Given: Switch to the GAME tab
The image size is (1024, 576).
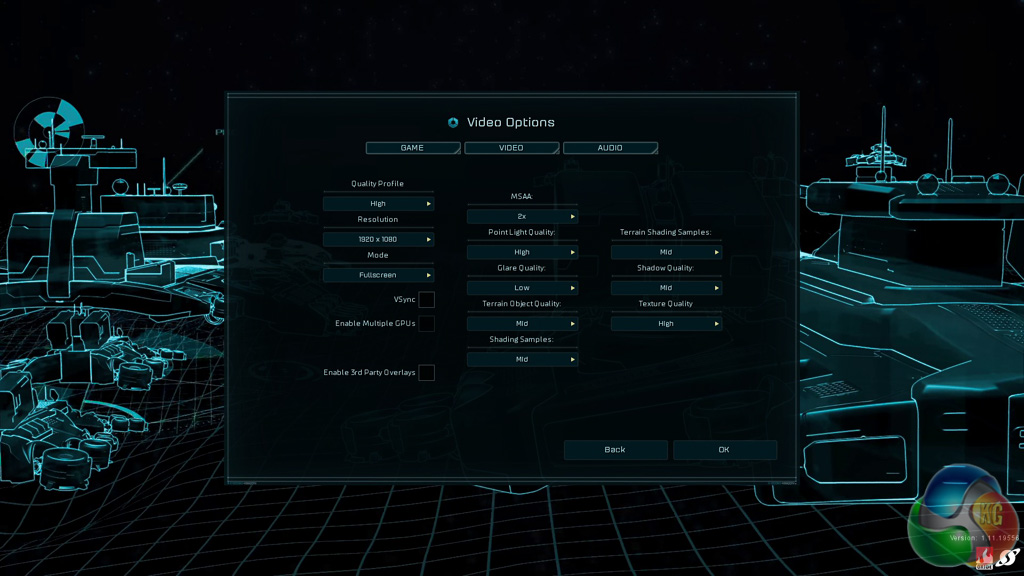Looking at the screenshot, I should coord(412,148).
